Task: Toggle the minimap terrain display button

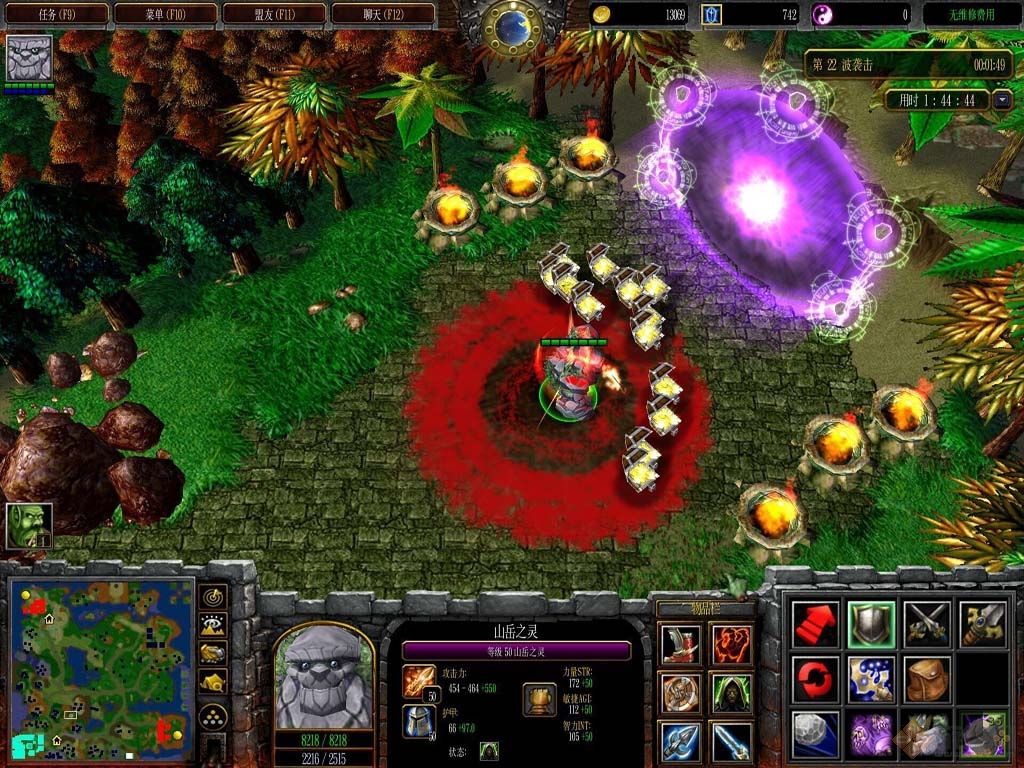Action: click(213, 626)
